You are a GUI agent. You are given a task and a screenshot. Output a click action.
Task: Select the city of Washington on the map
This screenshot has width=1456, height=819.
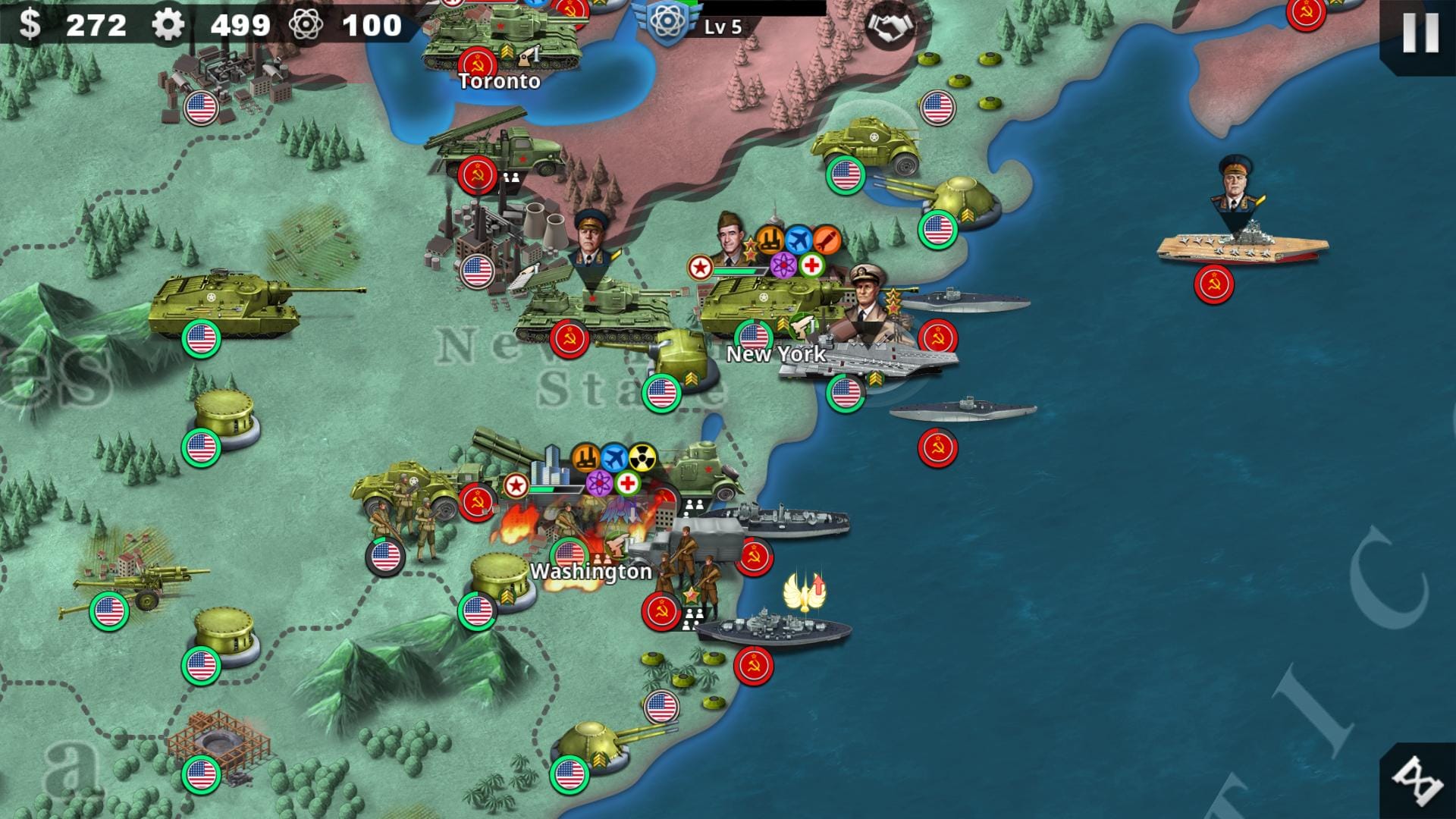point(590,573)
